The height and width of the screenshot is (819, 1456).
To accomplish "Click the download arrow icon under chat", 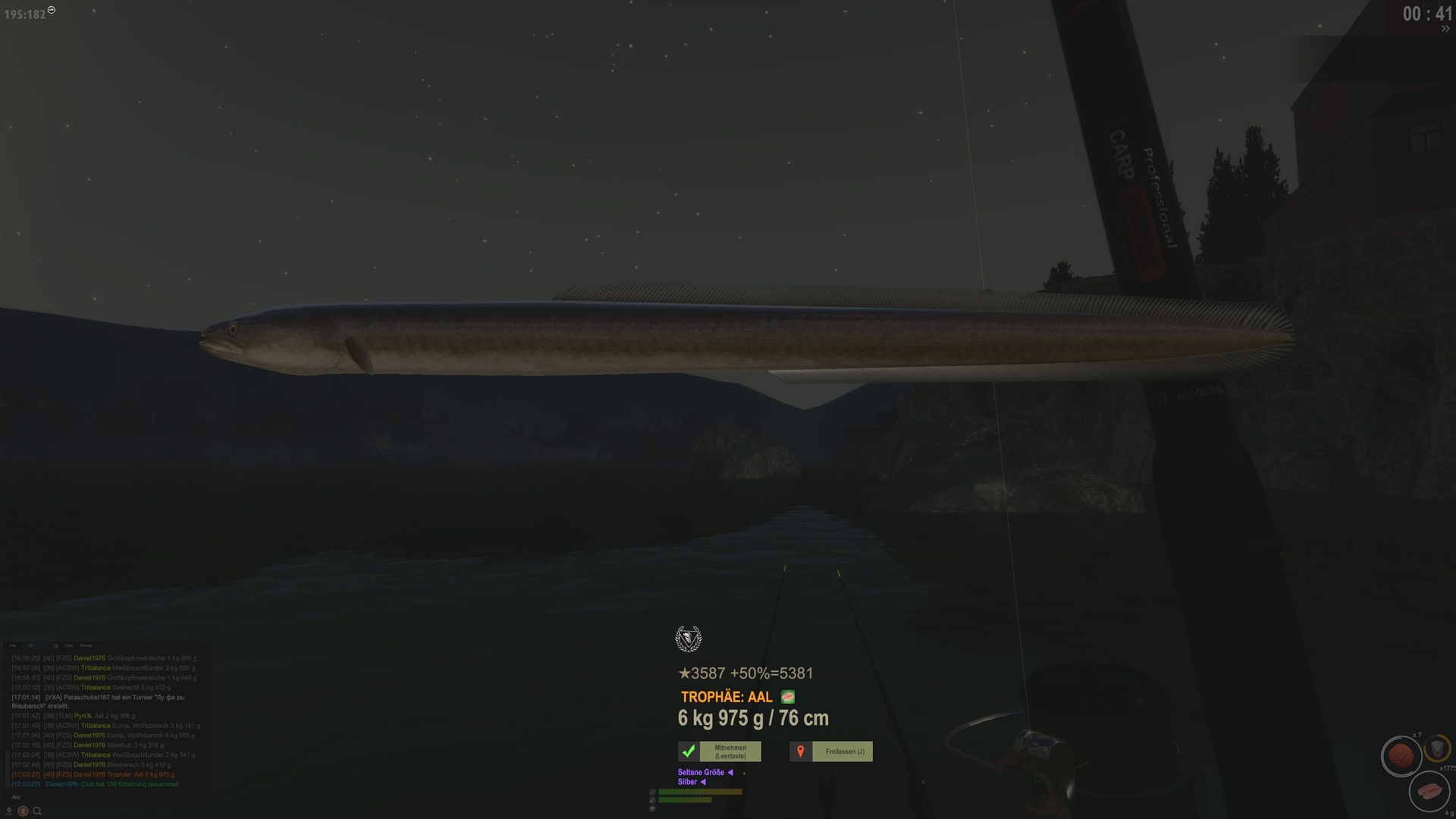I will 9,811.
